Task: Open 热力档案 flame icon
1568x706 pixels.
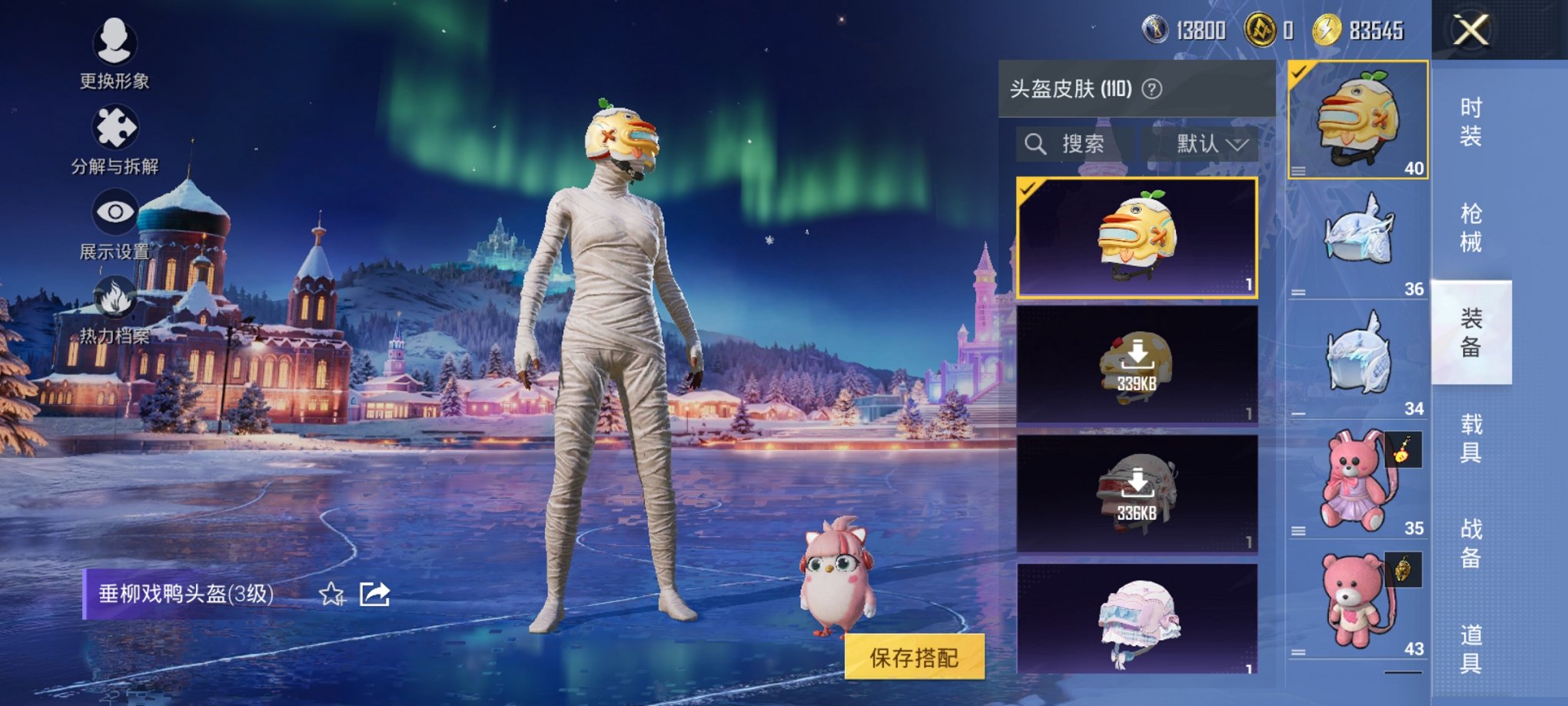Action: tap(115, 308)
